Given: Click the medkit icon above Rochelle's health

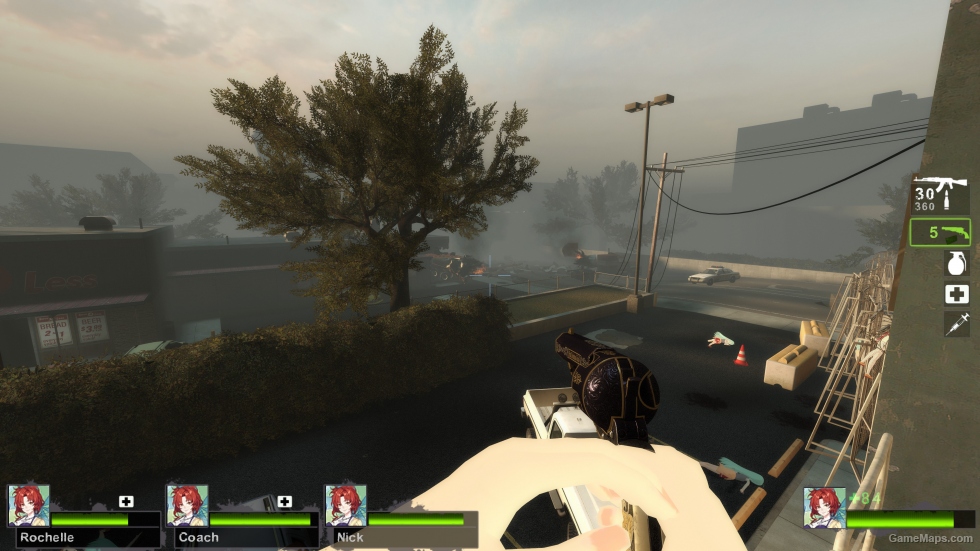Looking at the screenshot, I should [126, 501].
